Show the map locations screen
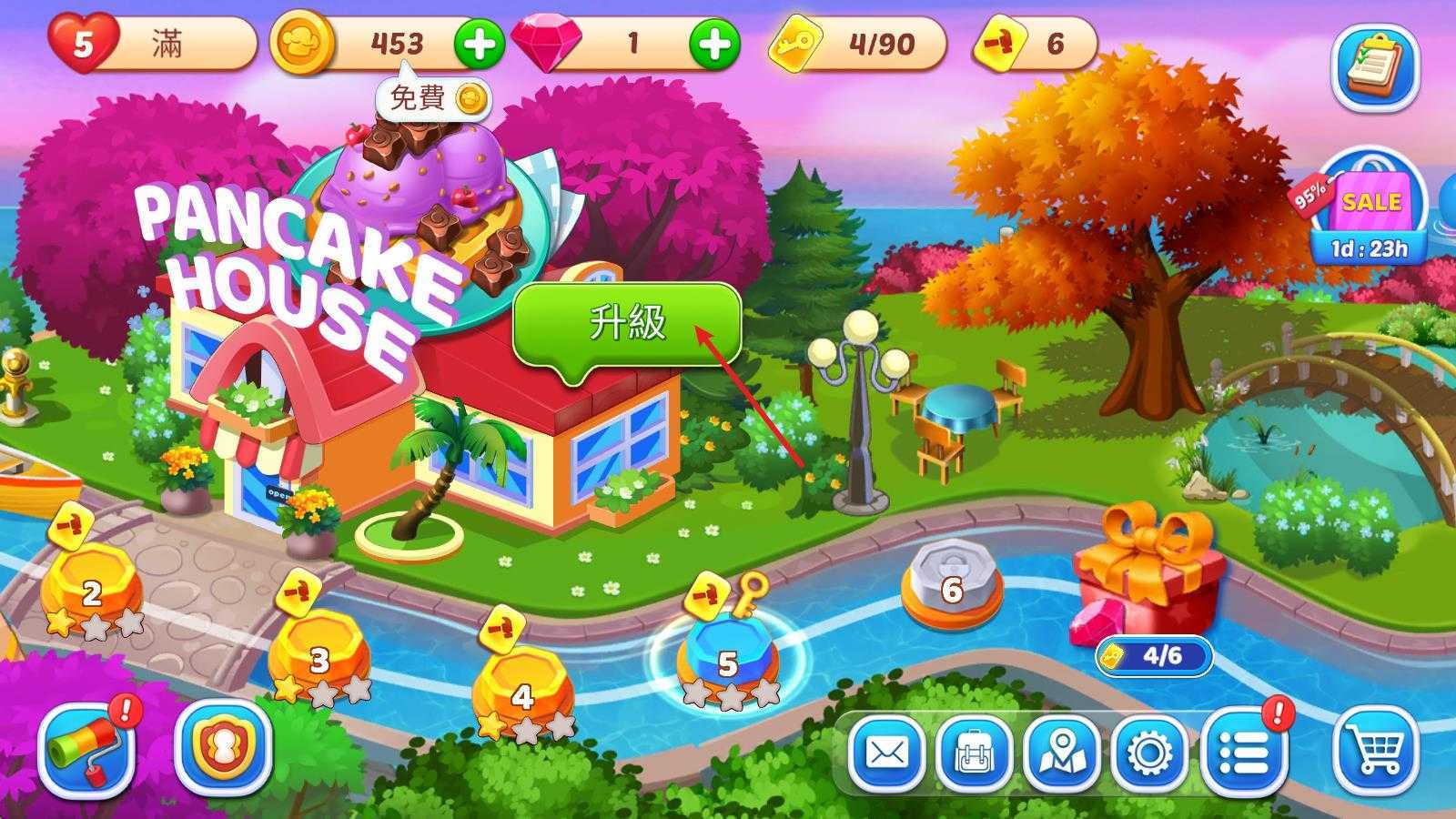 1060,753
